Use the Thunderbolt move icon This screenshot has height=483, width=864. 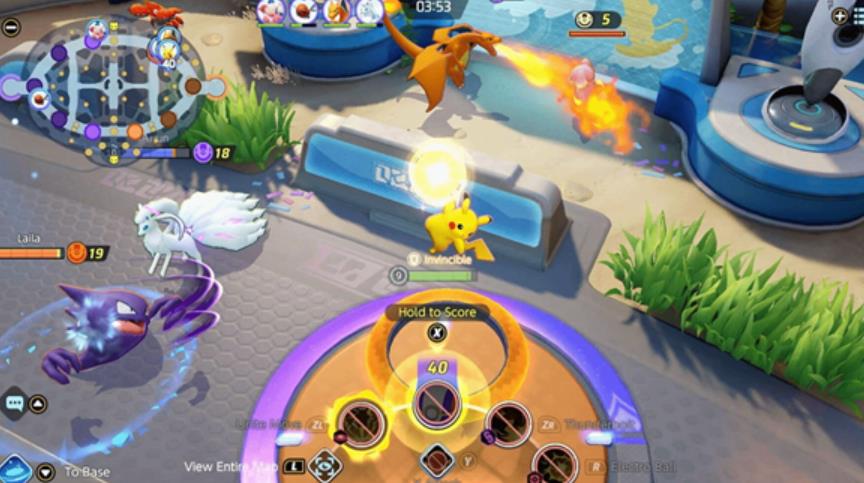click(x=508, y=424)
